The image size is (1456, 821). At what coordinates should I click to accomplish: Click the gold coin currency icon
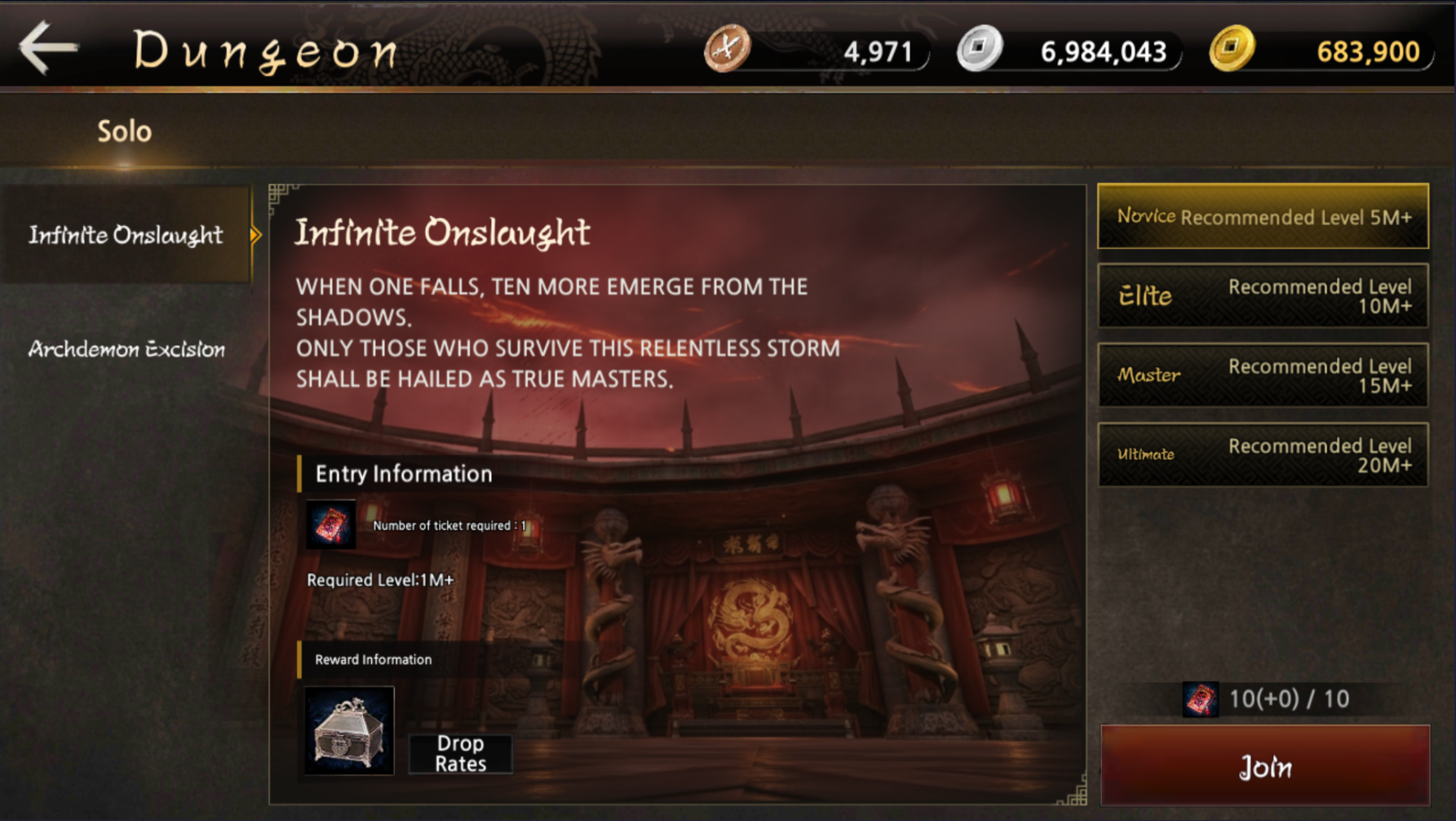point(1231,49)
